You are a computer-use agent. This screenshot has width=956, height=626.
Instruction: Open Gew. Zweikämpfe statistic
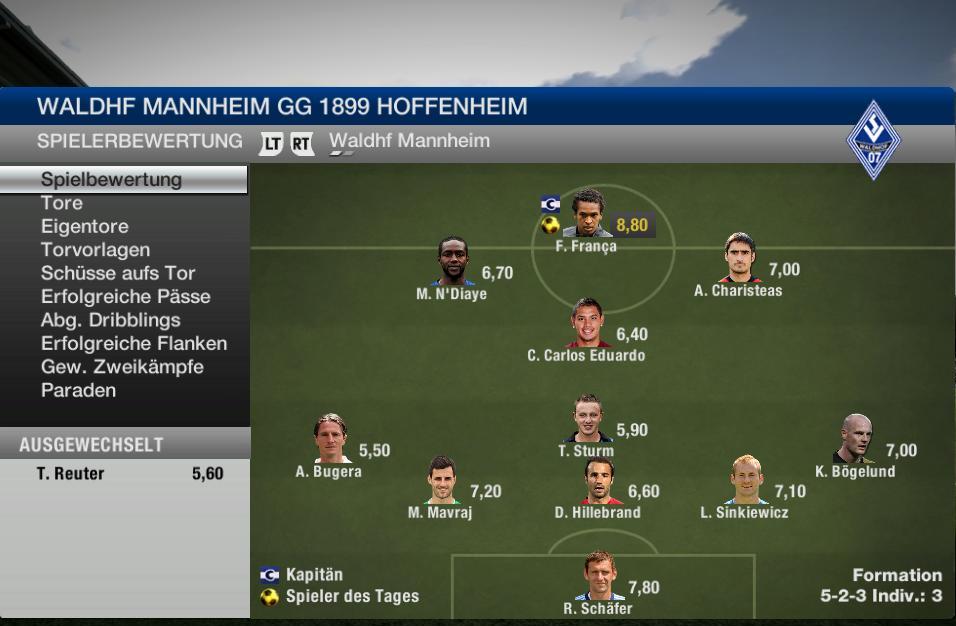coord(122,367)
